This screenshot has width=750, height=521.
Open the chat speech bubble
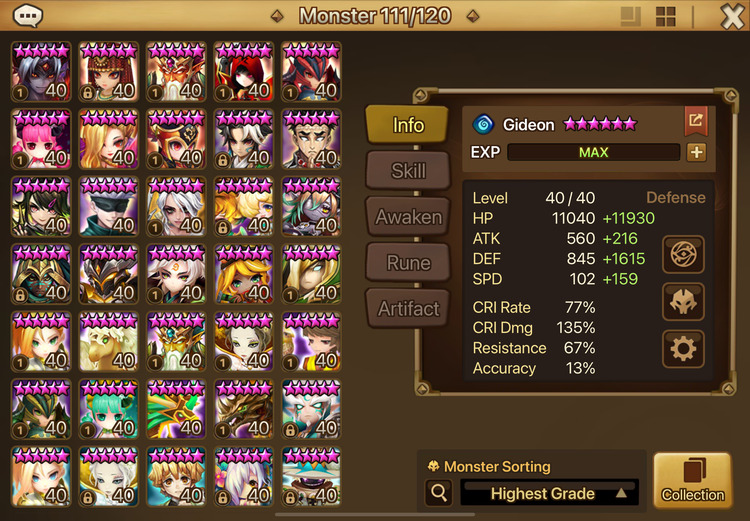coord(29,16)
